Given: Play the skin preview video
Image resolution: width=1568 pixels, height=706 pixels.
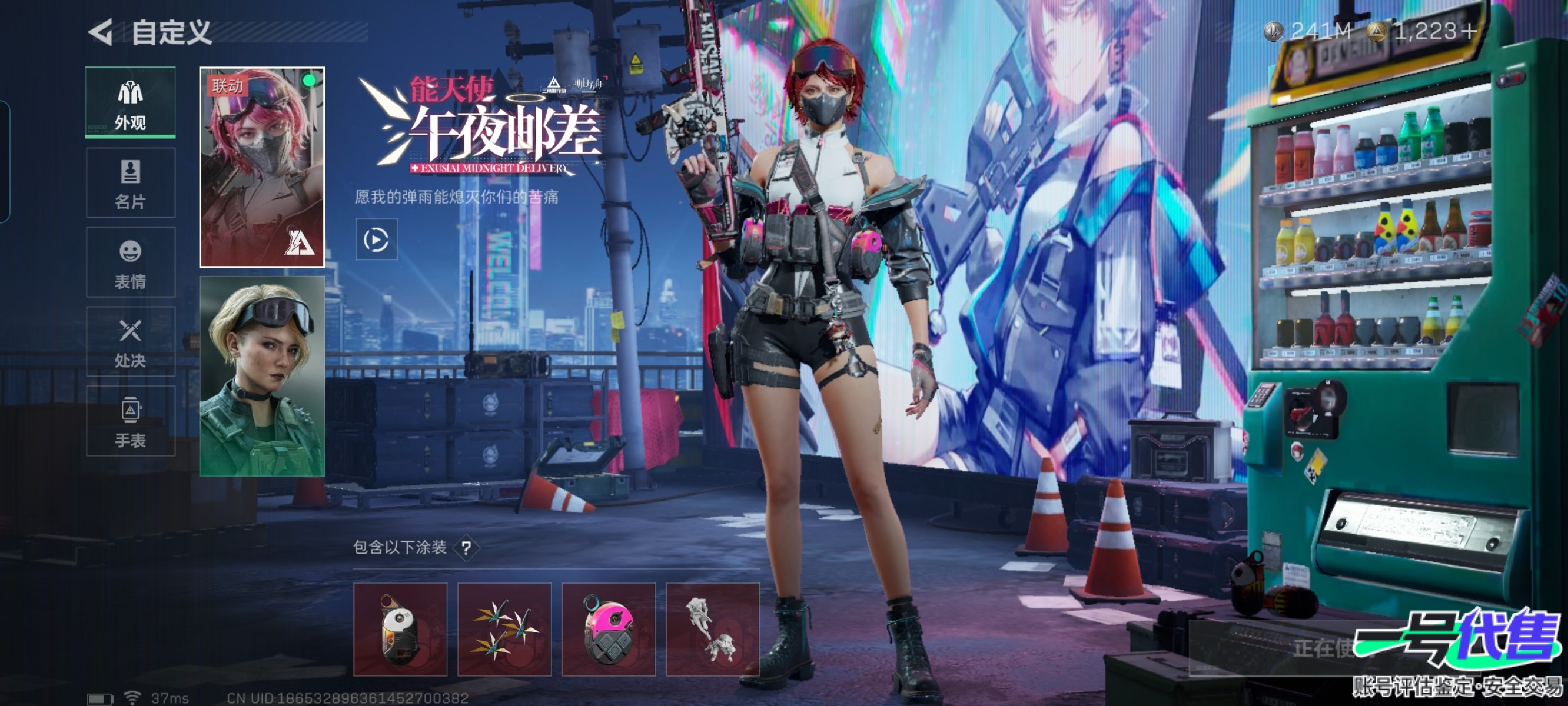Looking at the screenshot, I should point(376,240).
